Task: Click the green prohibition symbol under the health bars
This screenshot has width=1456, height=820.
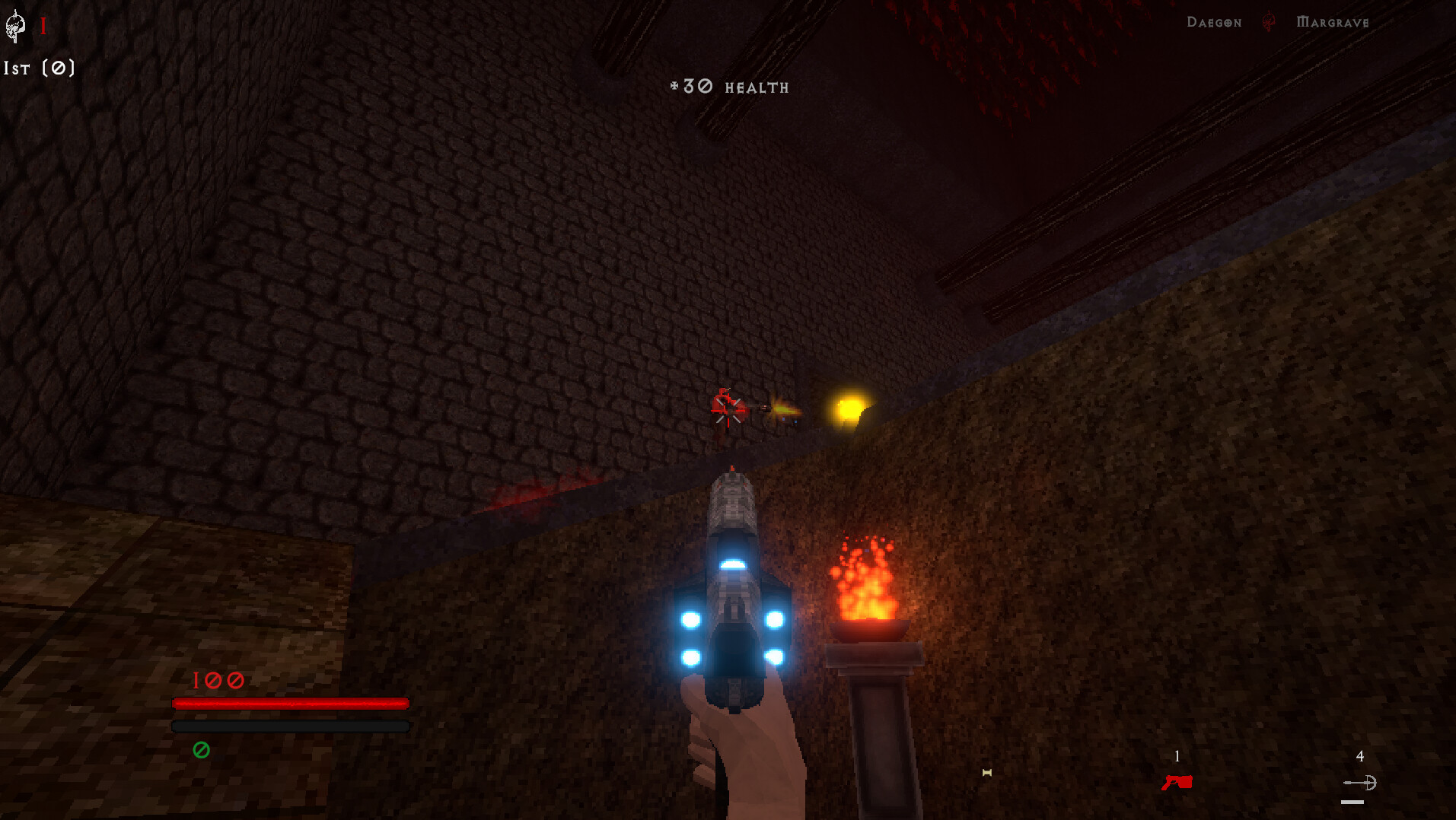Action: (201, 750)
